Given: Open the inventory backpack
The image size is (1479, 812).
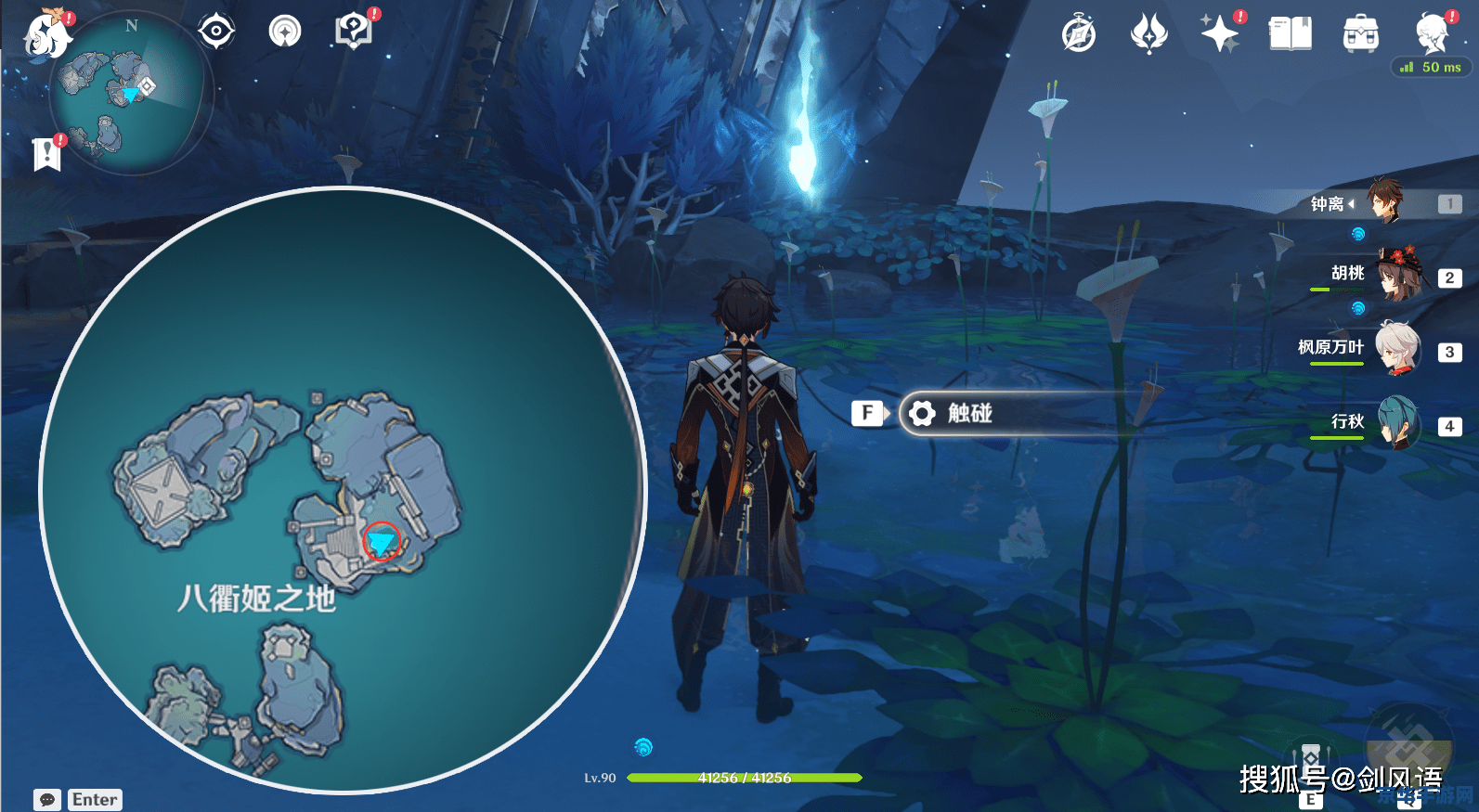Looking at the screenshot, I should click(1360, 34).
